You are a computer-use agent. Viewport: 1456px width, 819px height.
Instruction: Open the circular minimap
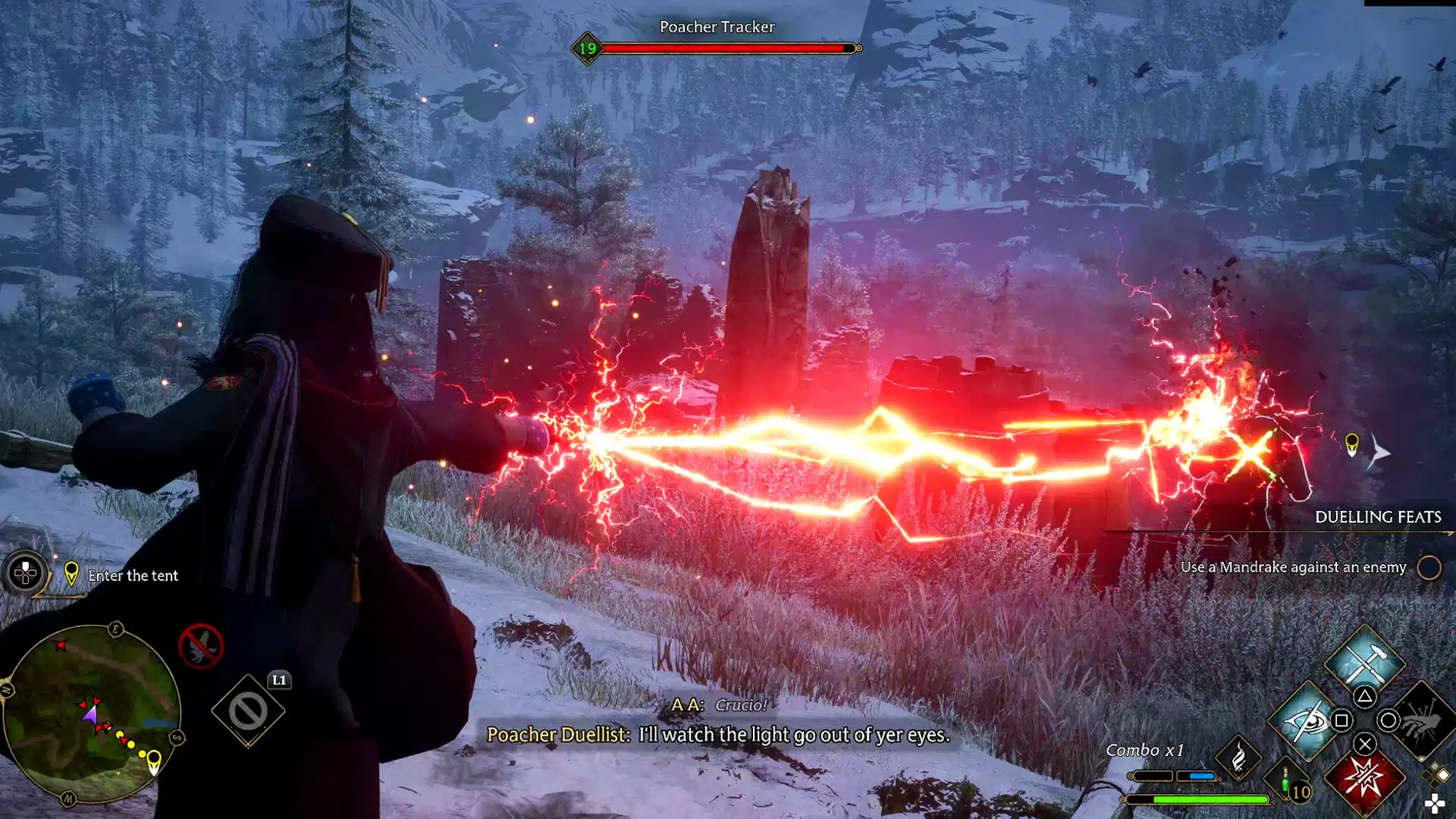pyautogui.click(x=91, y=714)
